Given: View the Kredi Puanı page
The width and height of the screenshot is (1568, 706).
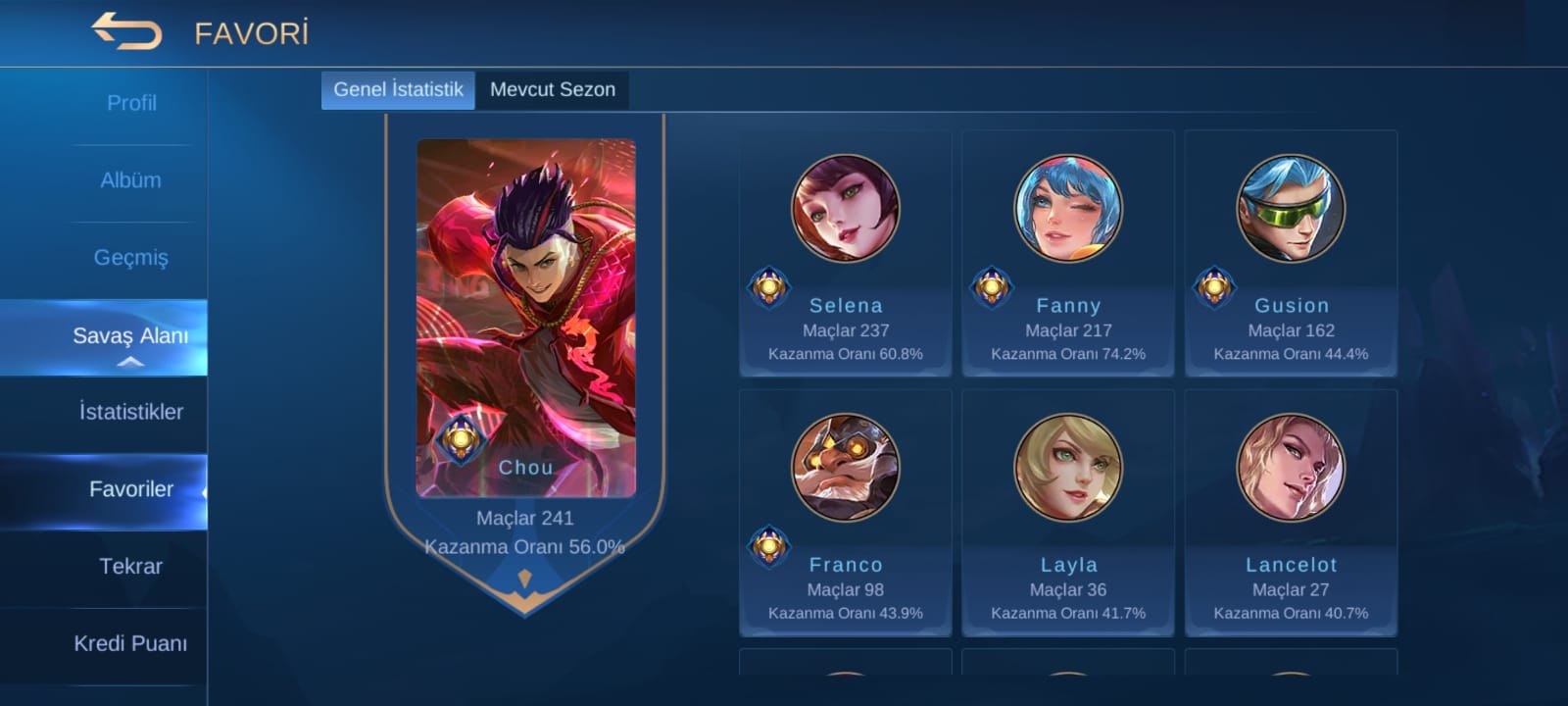Looking at the screenshot, I should 131,643.
